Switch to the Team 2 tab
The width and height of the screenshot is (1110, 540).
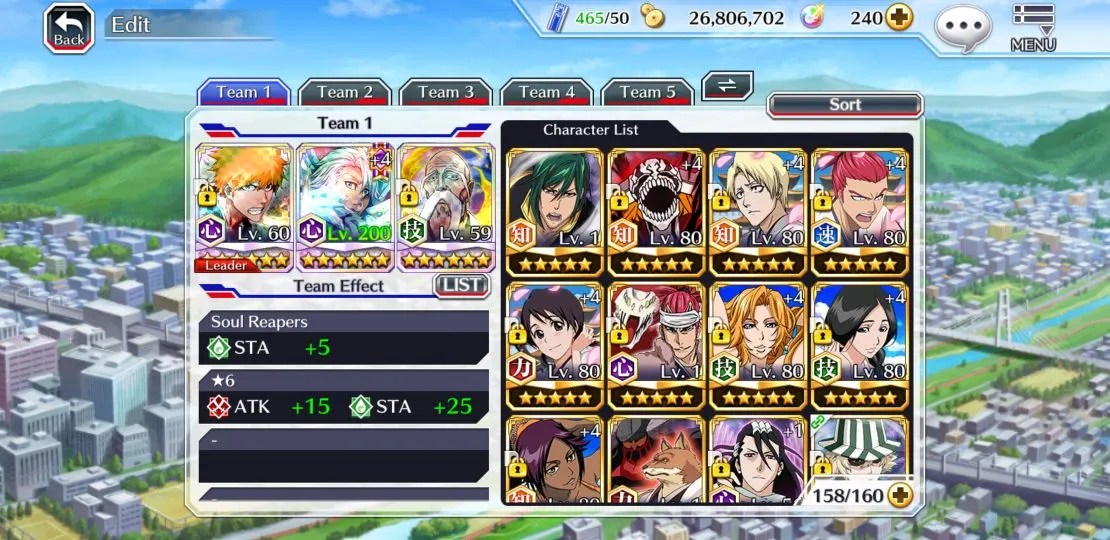(x=344, y=93)
